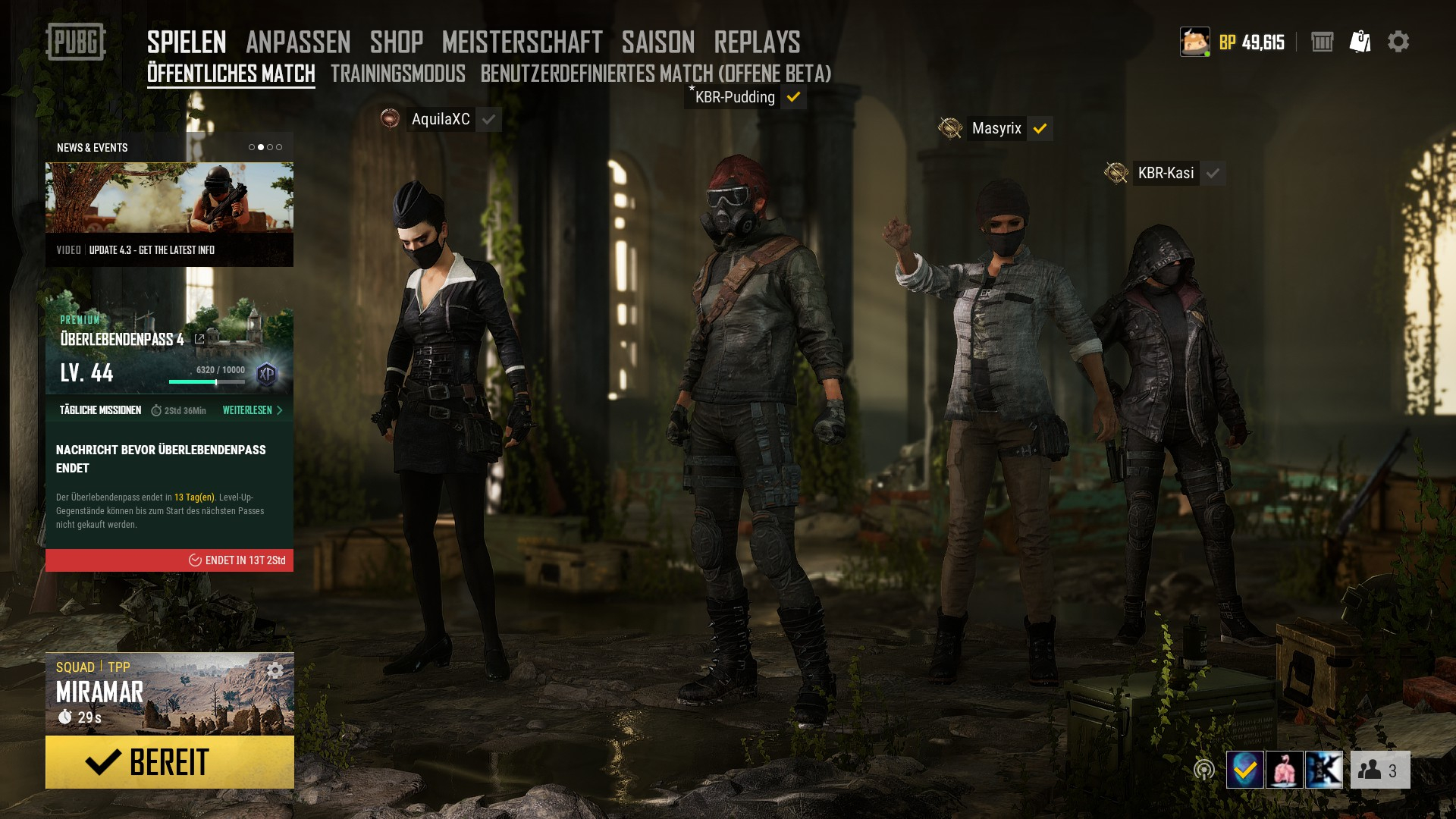Switch to the Trainingsmodus tab
Screen dimensions: 1456x819
[397, 74]
